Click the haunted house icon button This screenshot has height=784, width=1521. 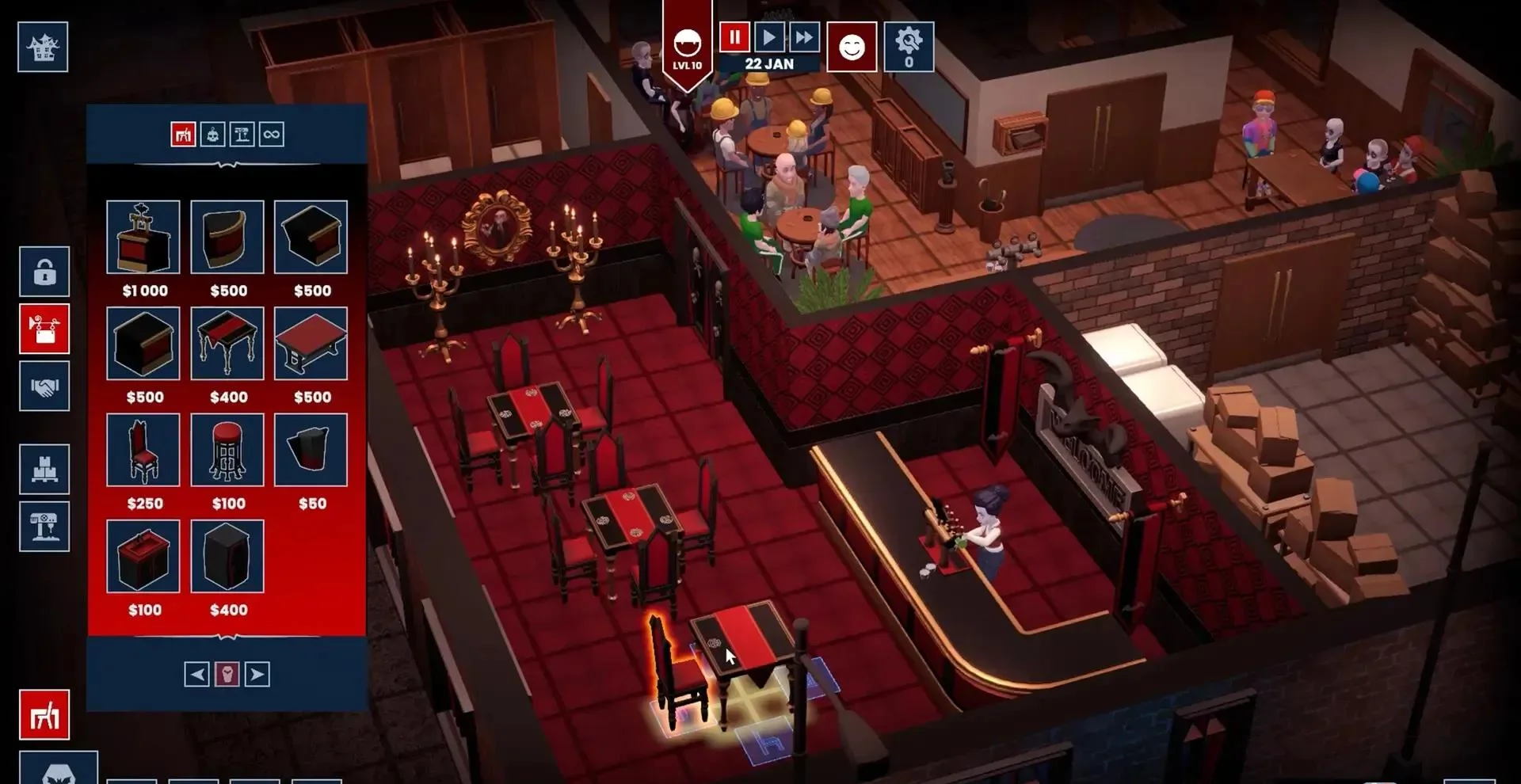[x=43, y=48]
